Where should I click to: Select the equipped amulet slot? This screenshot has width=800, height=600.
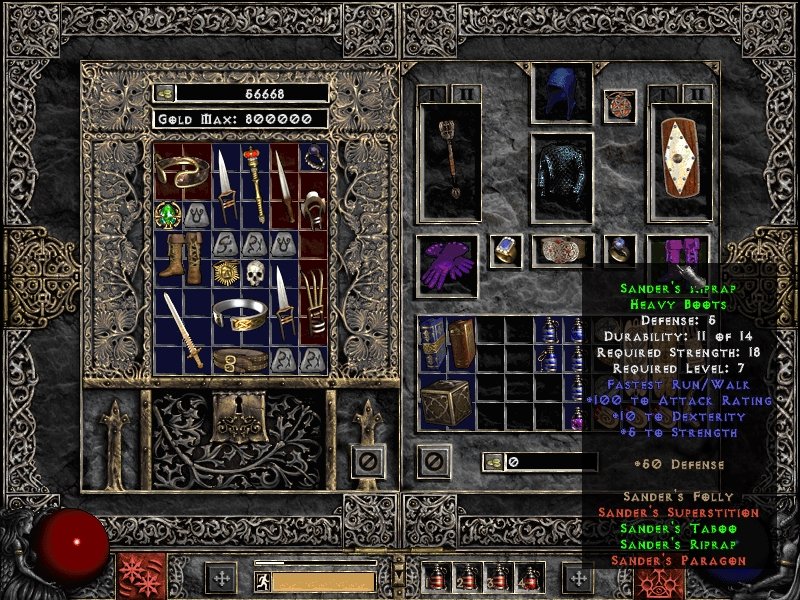coord(620,105)
